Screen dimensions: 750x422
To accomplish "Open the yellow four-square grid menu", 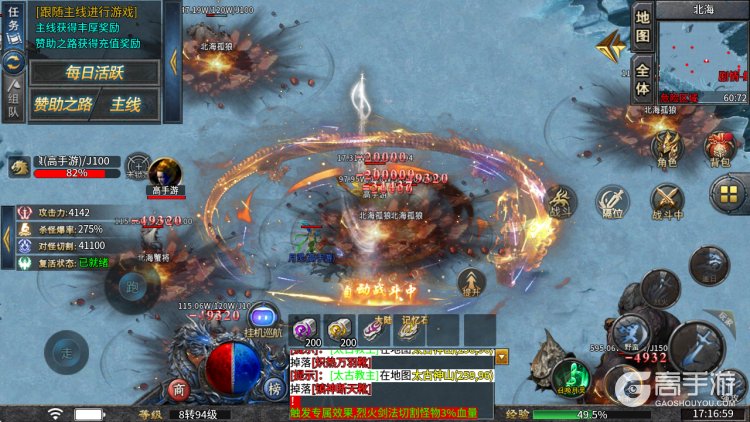I will click(727, 195).
